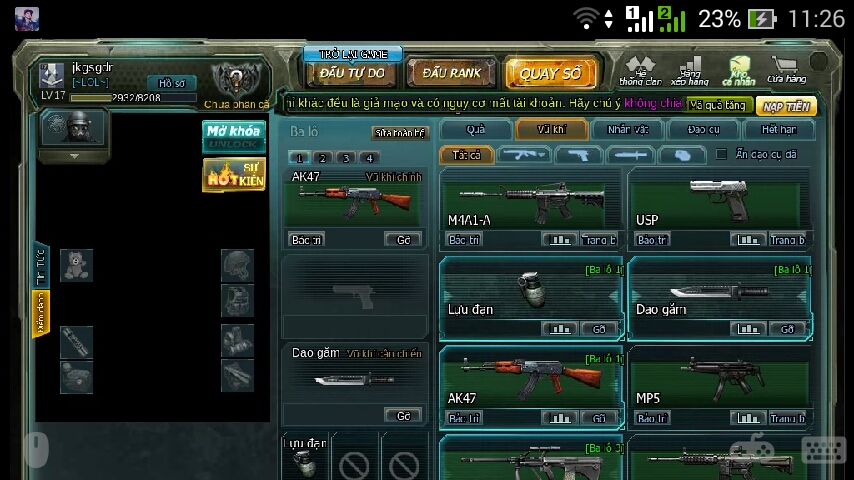Switch to the Đạo cụ tab
The width and height of the screenshot is (854, 480).
(703, 129)
